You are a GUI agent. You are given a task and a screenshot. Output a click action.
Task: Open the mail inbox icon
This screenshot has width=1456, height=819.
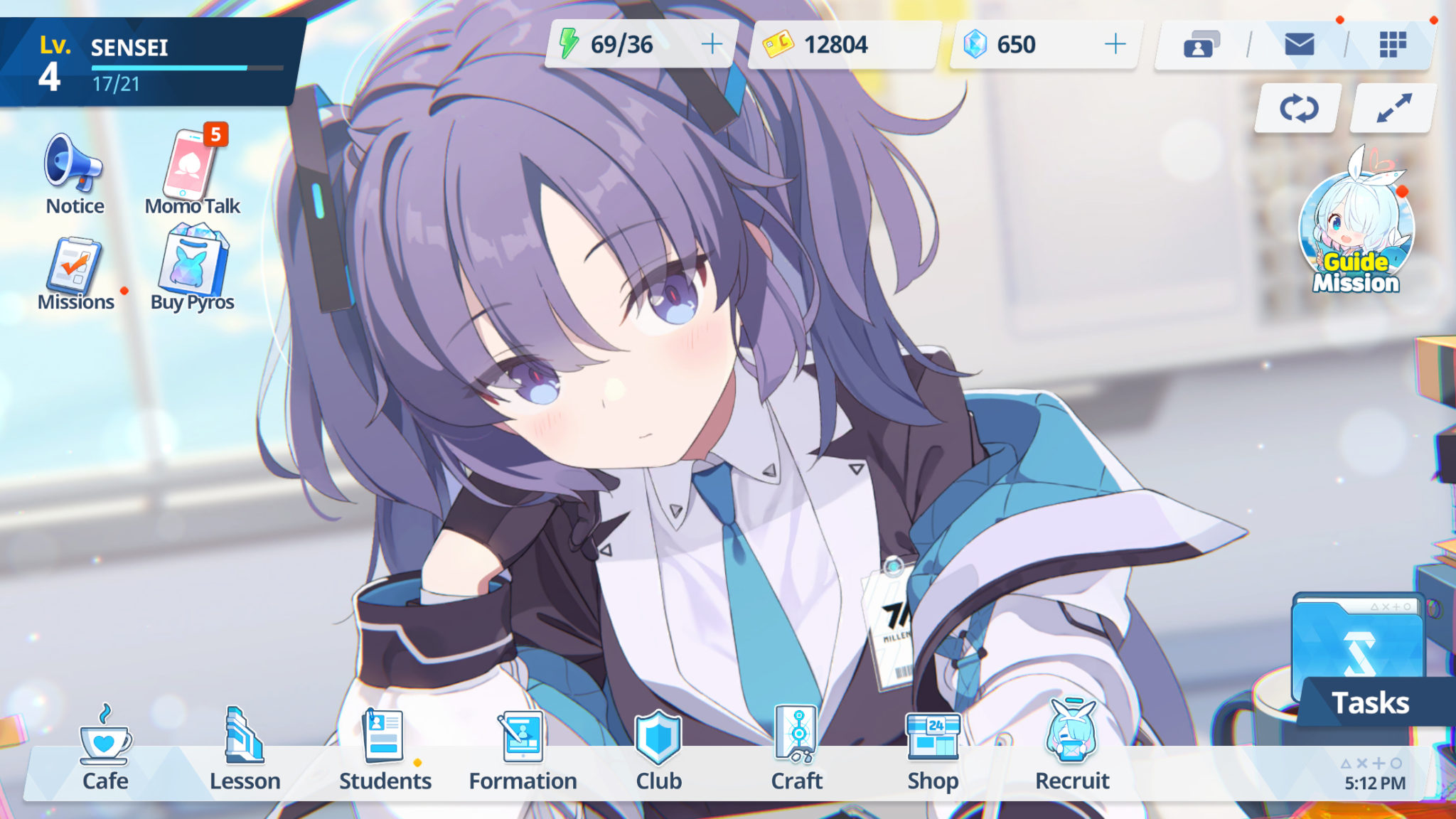click(x=1300, y=45)
